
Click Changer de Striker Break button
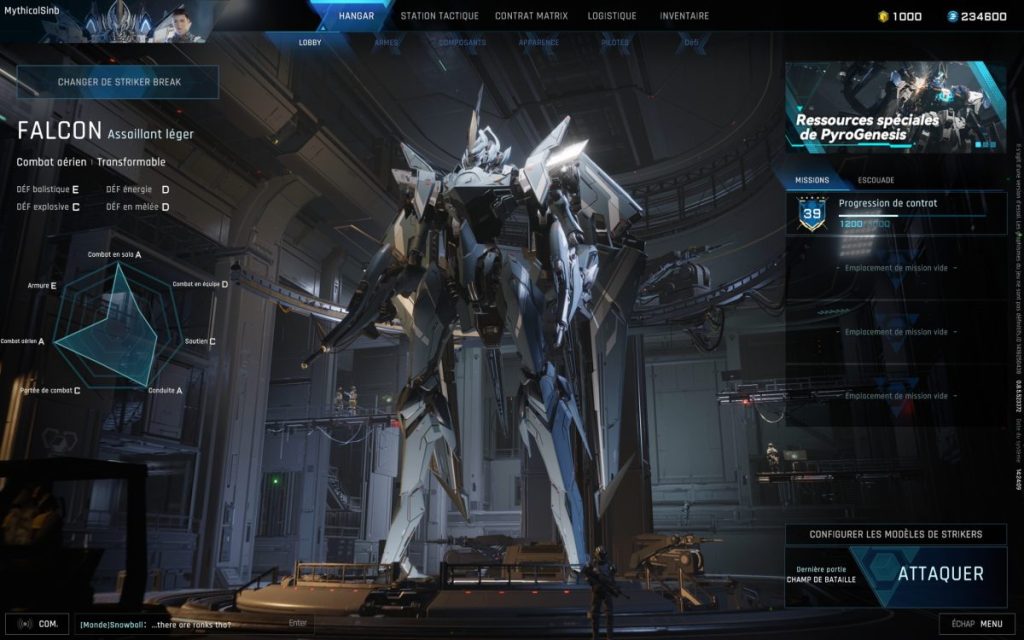tap(118, 82)
